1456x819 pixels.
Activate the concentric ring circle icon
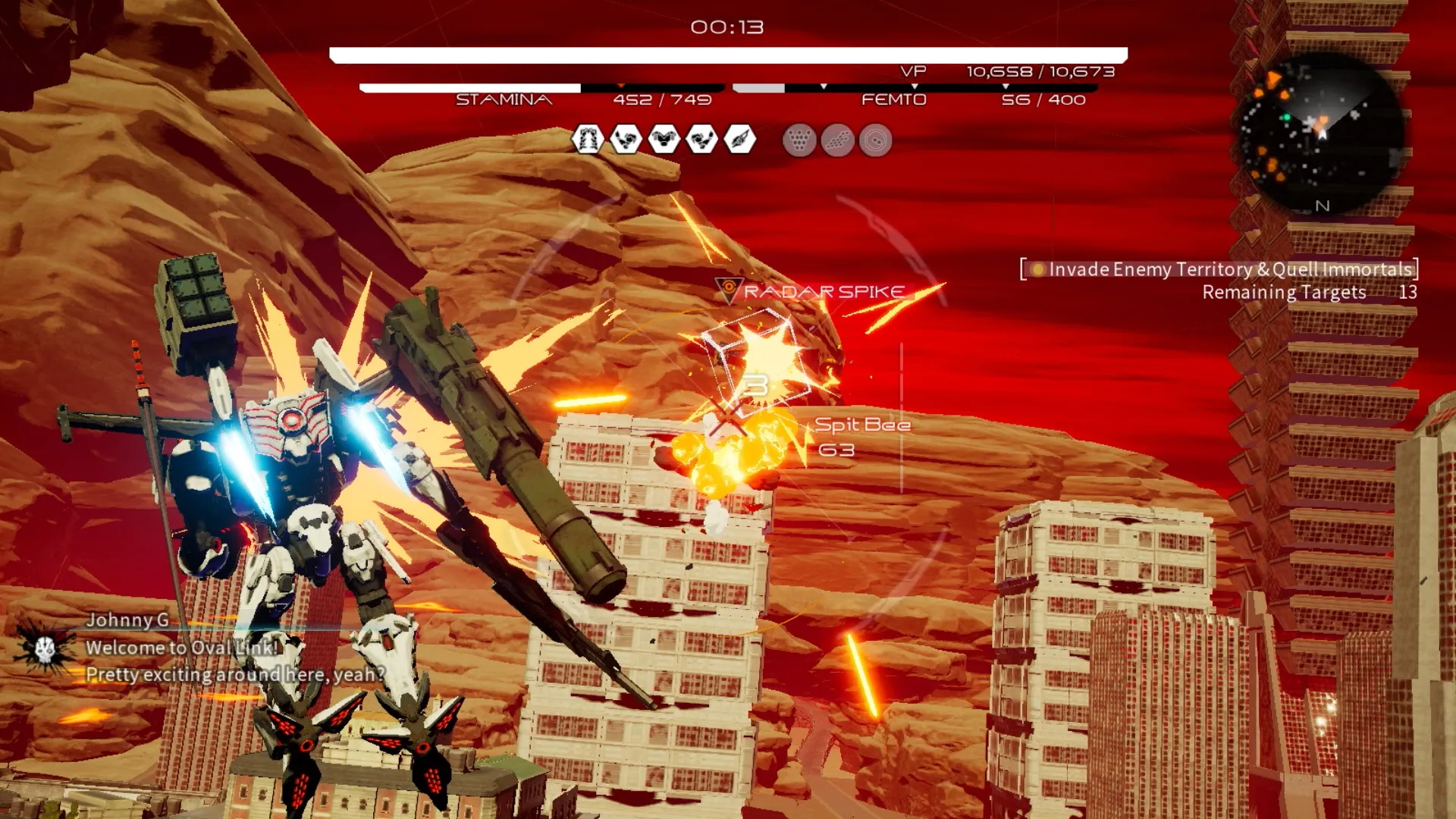click(875, 141)
